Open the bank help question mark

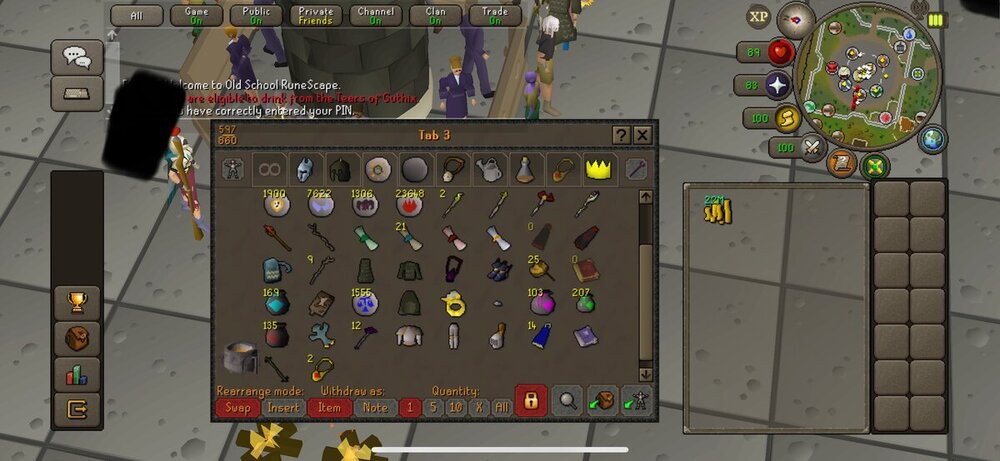(x=621, y=135)
